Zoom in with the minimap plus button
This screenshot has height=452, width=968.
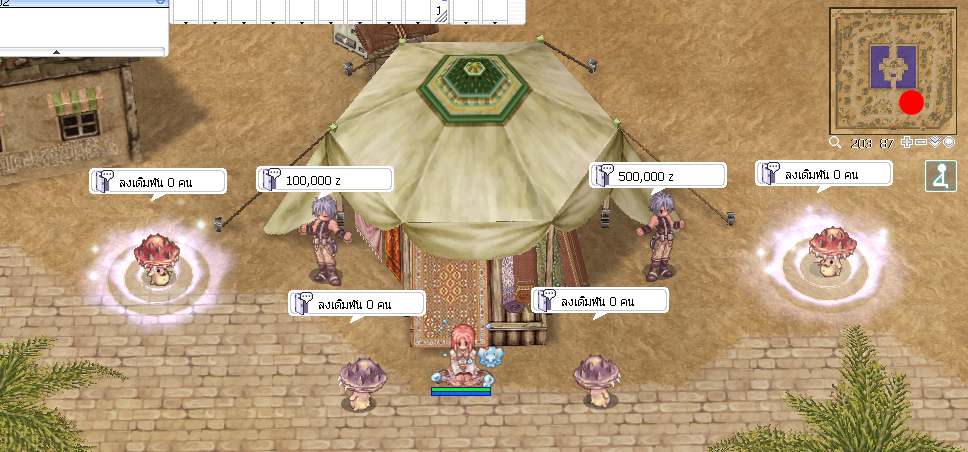point(907,142)
